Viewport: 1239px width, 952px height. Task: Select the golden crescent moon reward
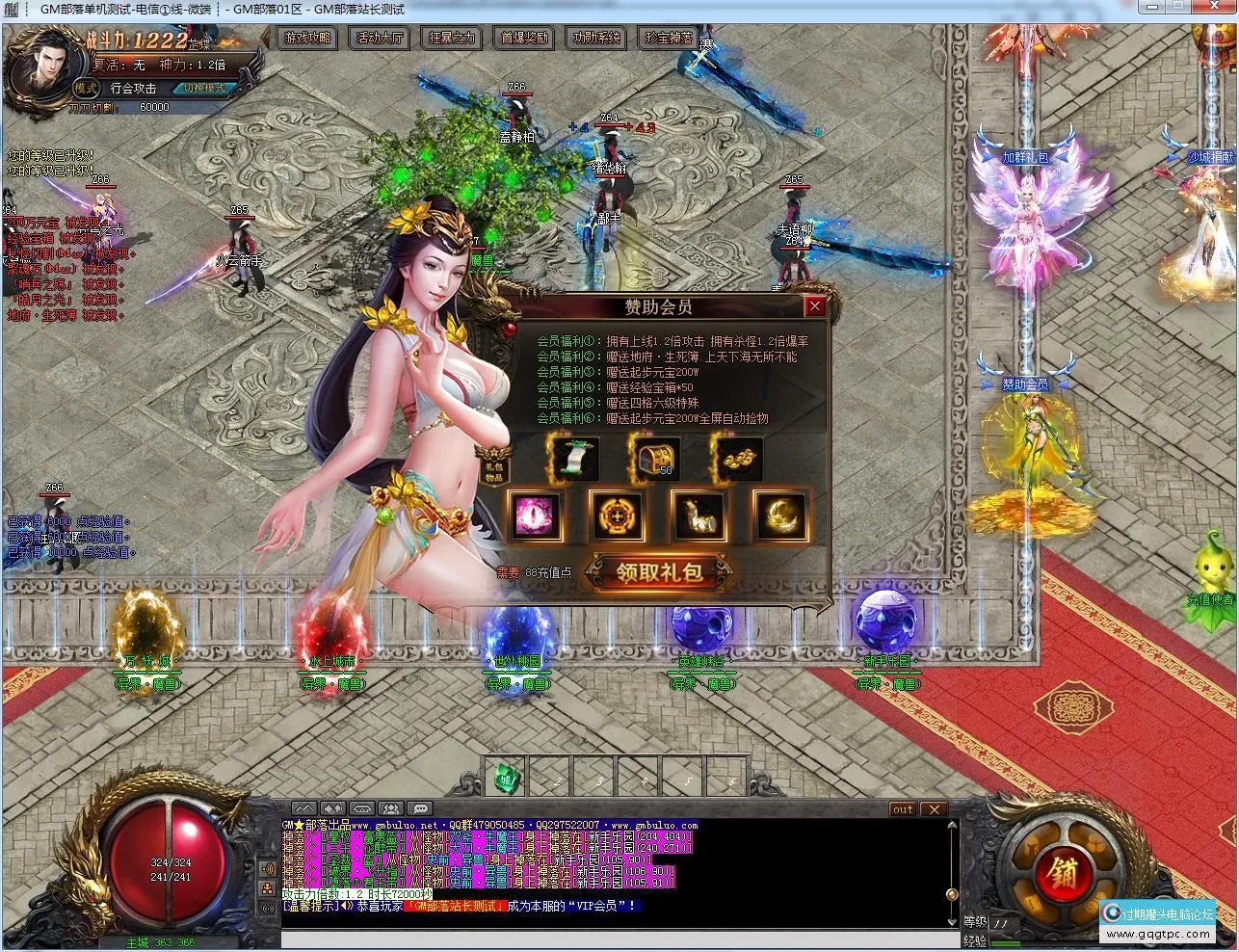pos(780,516)
